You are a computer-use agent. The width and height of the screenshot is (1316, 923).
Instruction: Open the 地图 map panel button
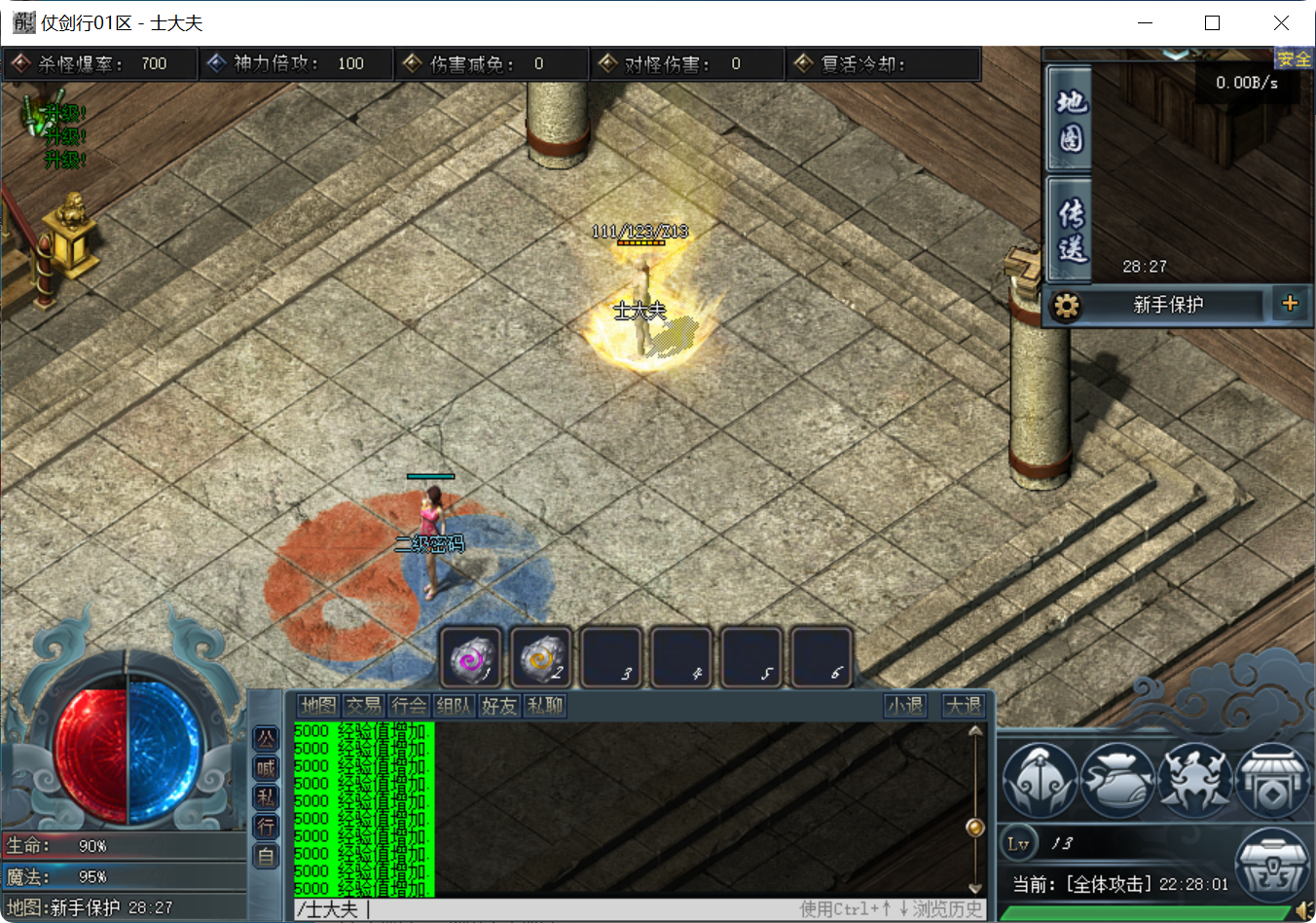click(x=1071, y=121)
